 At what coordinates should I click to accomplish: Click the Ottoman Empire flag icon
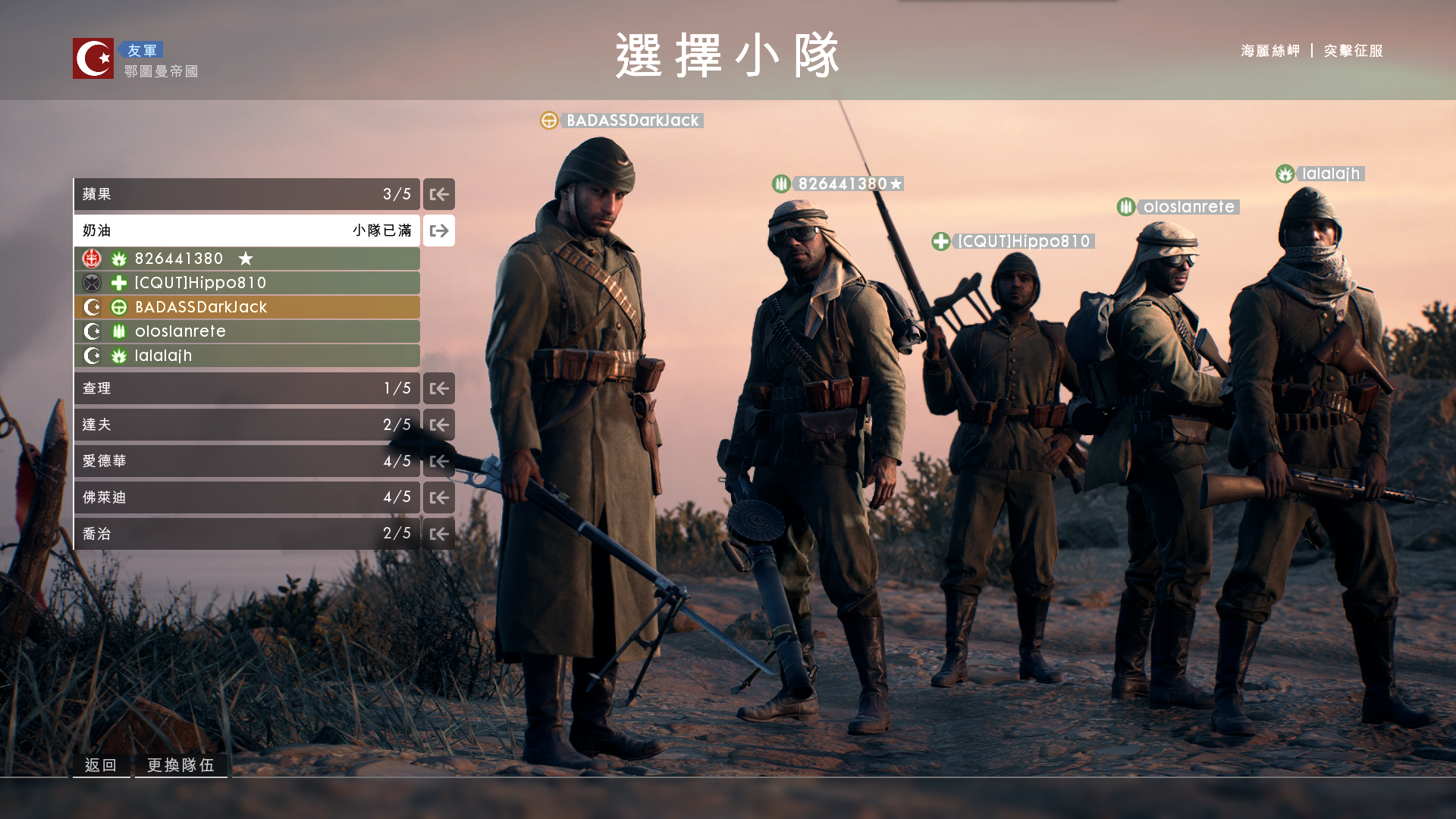[x=93, y=57]
